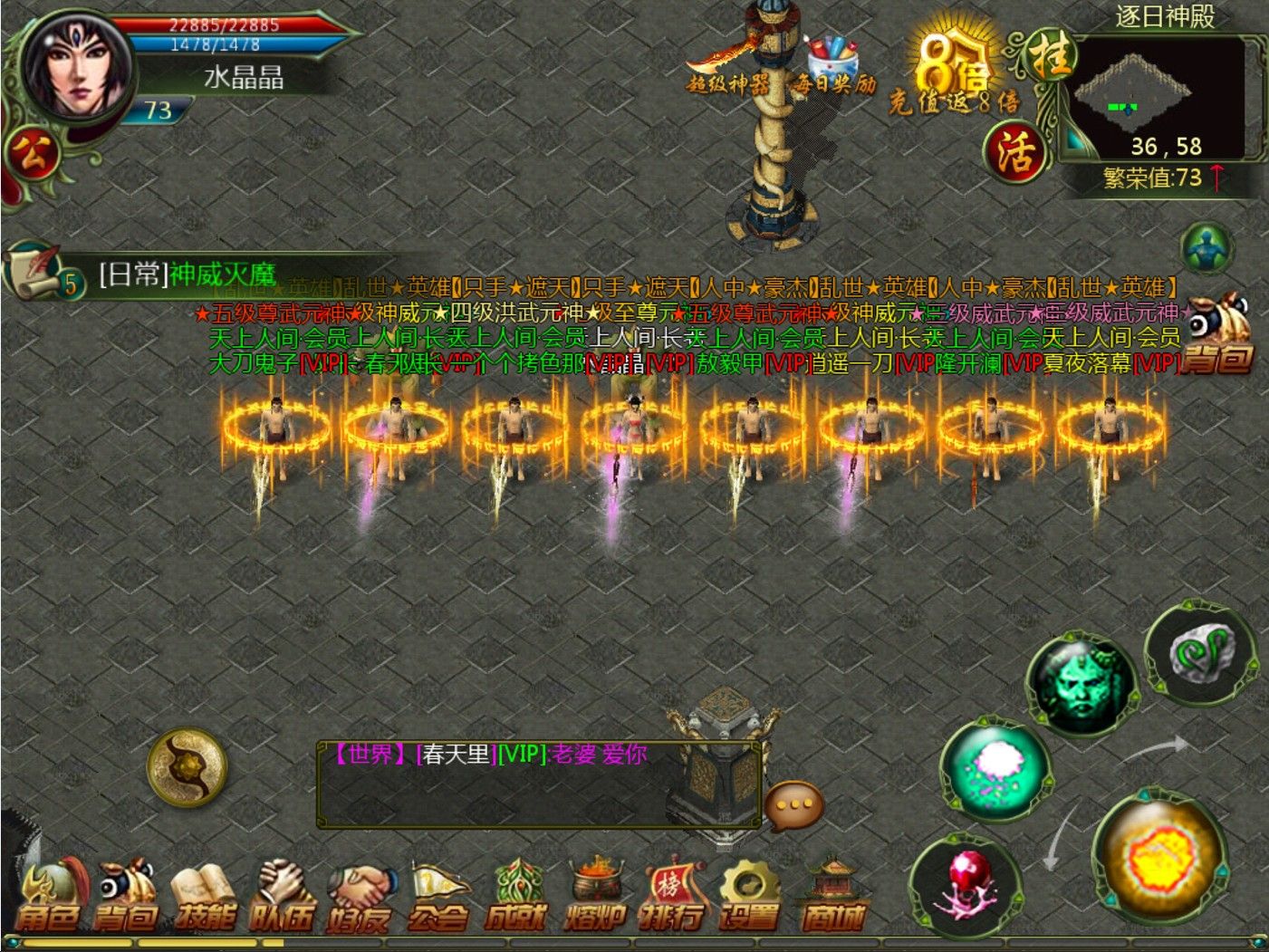
Task: Open the 角色 character menu
Action: [50, 898]
